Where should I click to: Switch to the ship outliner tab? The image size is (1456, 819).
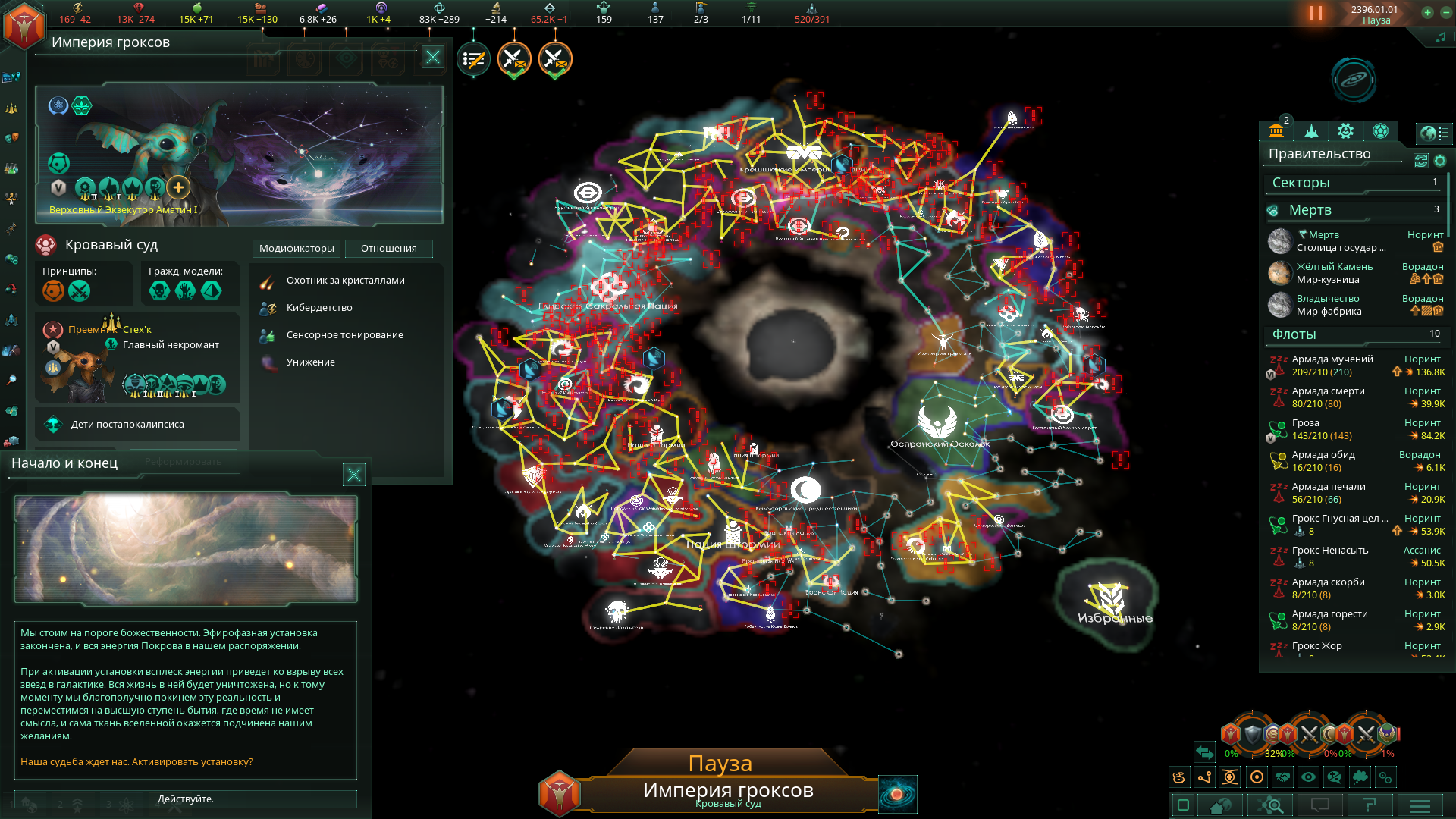[x=1311, y=131]
